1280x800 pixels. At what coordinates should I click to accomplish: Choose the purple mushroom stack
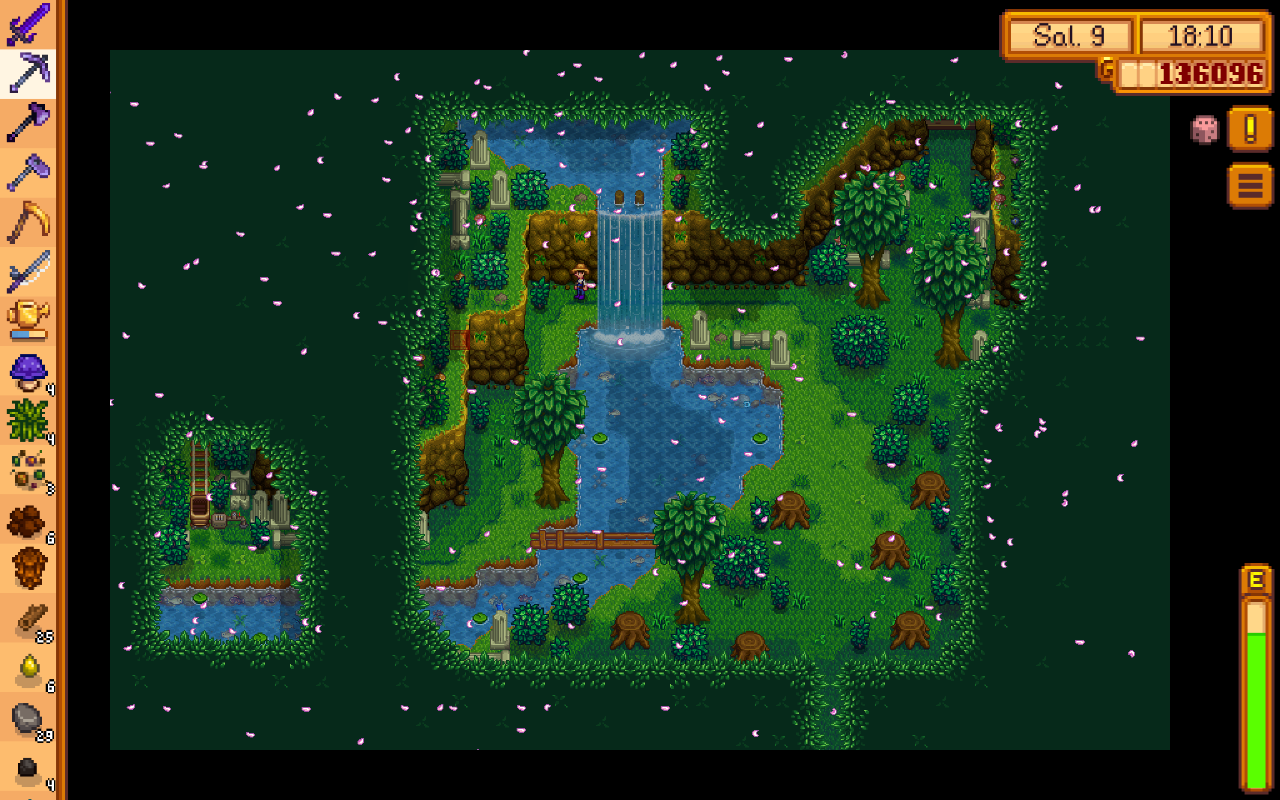click(28, 372)
